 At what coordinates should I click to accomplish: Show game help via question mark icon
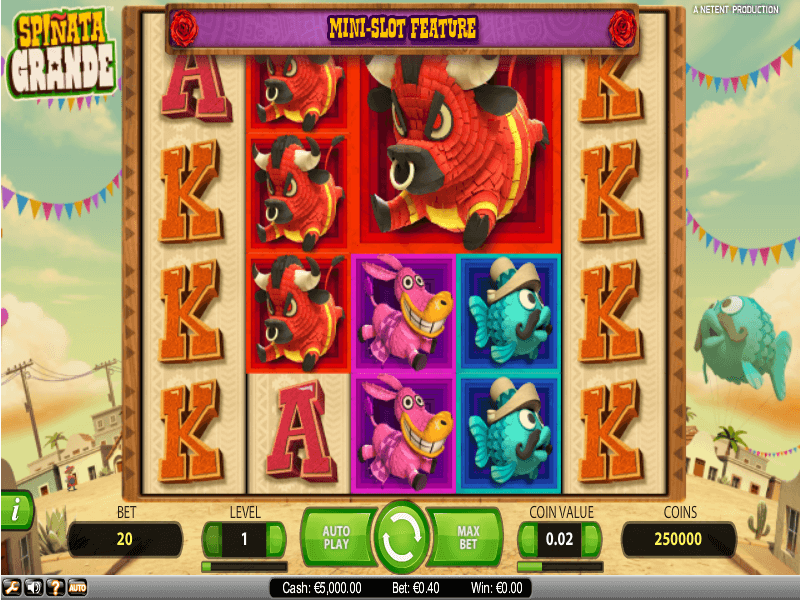(55, 588)
